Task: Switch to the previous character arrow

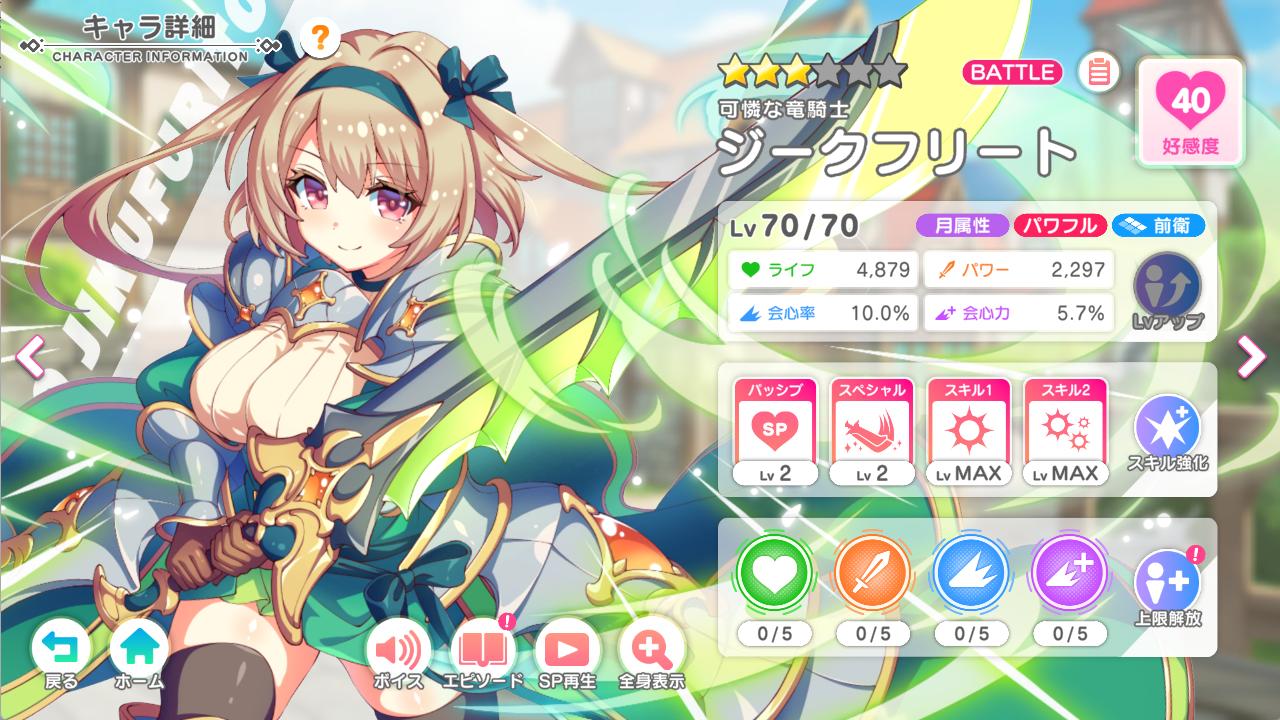Action: (31, 356)
